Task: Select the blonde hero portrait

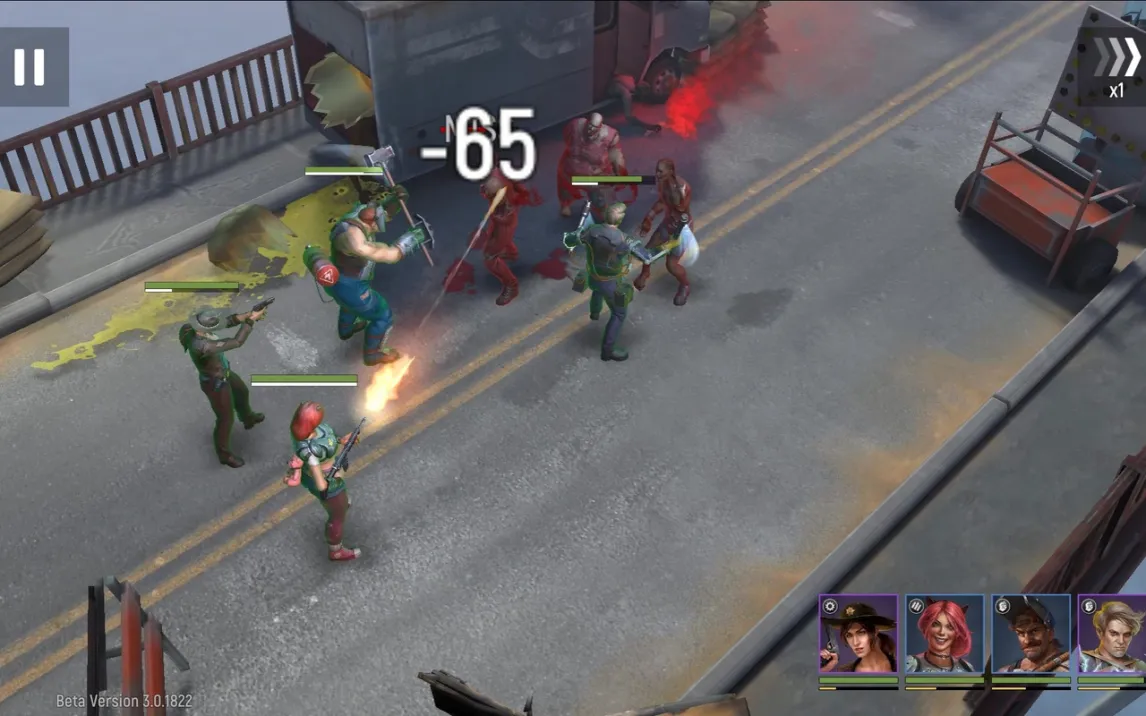Action: (1112, 634)
